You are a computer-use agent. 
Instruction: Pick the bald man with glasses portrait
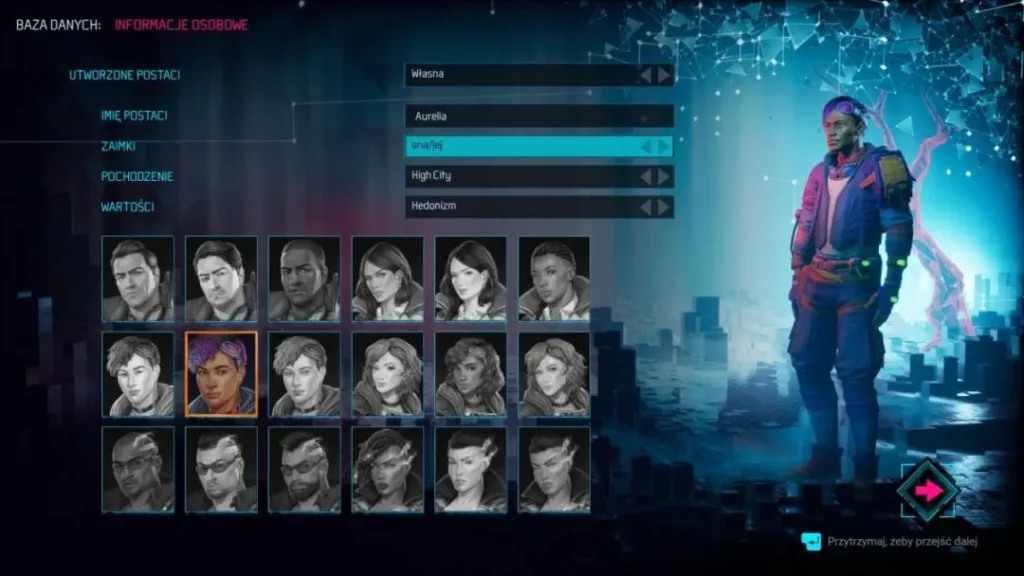(x=138, y=470)
